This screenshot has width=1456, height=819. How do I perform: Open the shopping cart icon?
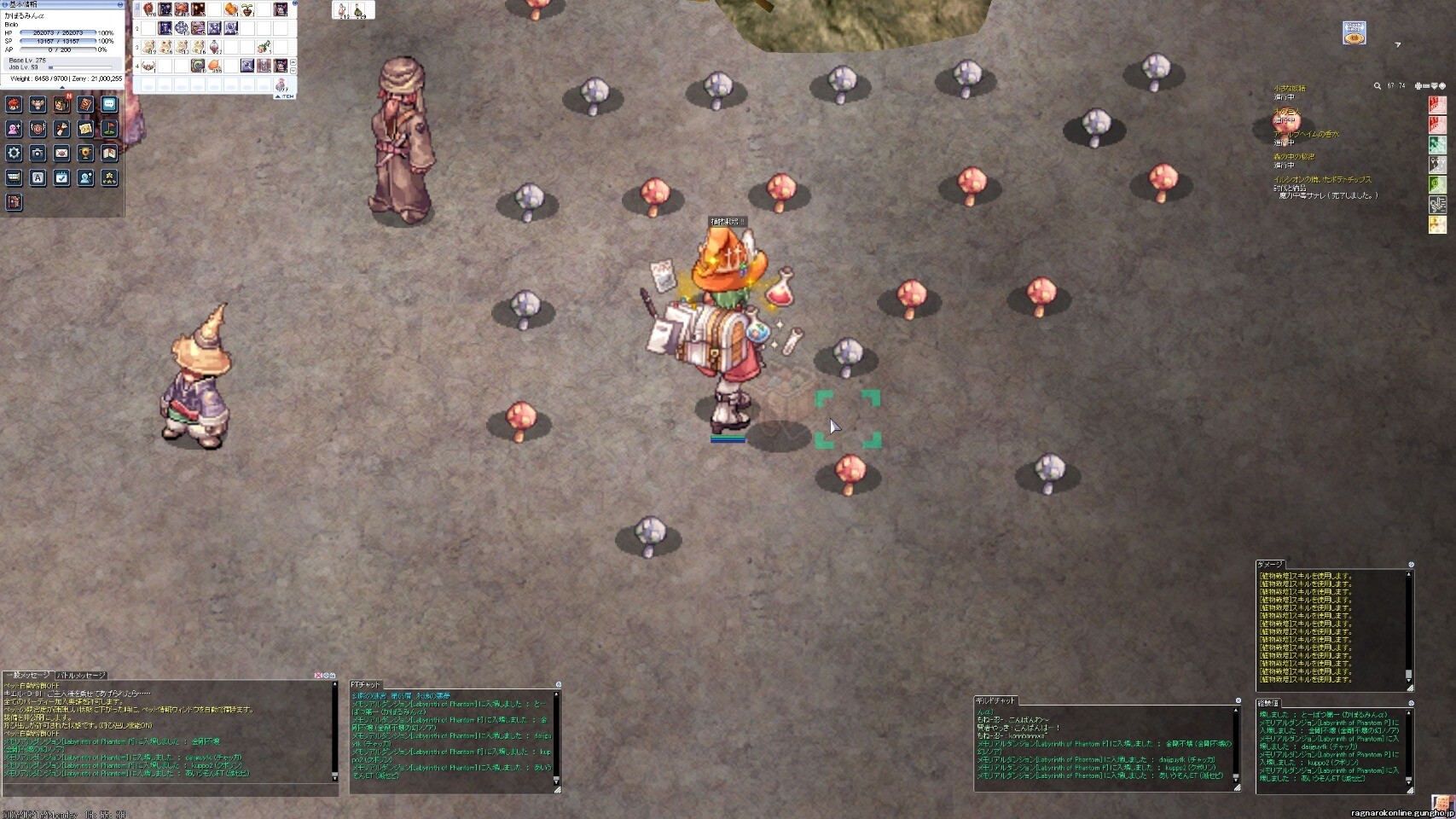(14, 177)
